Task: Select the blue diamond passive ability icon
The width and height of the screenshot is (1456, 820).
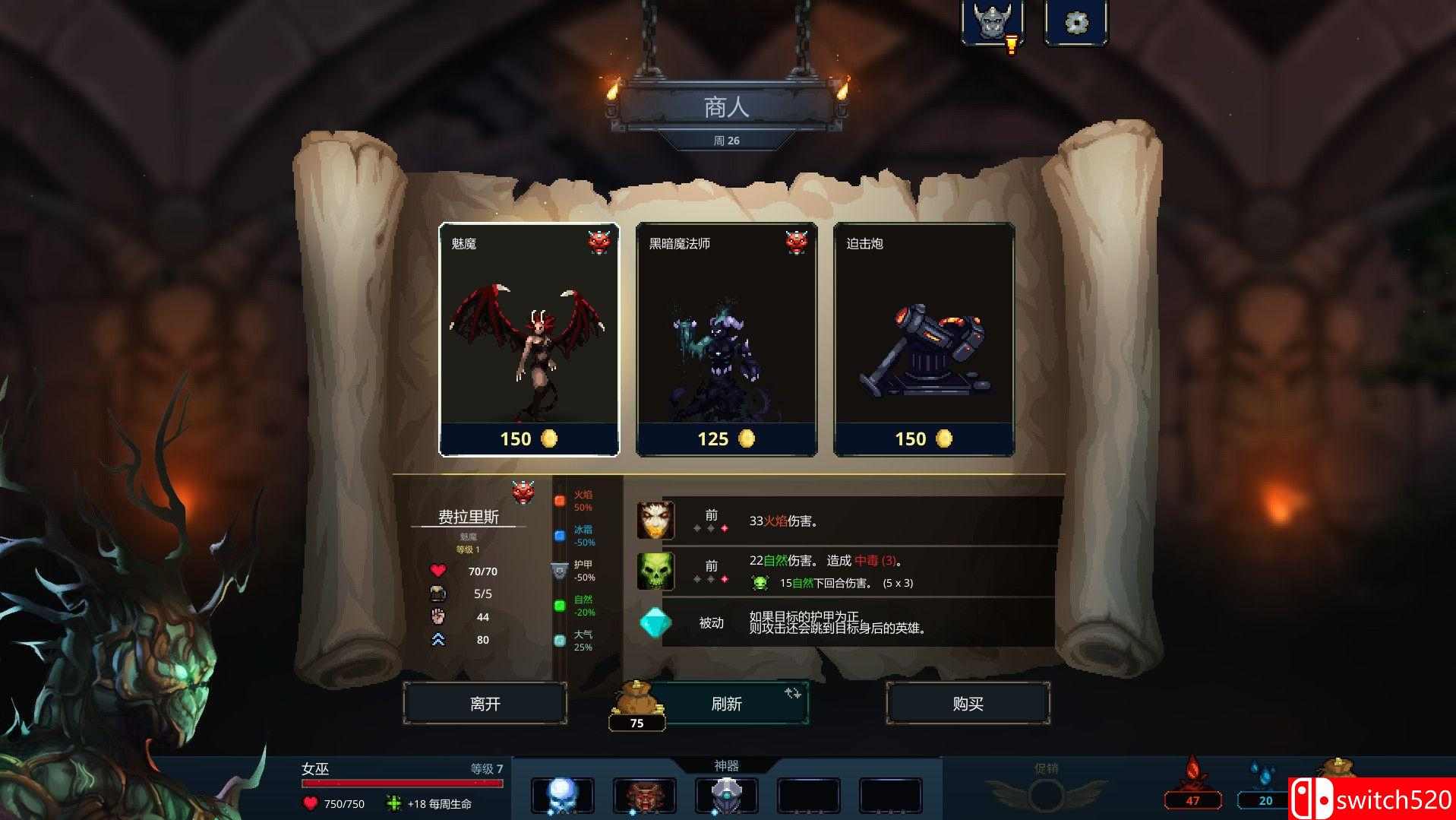Action: [655, 622]
